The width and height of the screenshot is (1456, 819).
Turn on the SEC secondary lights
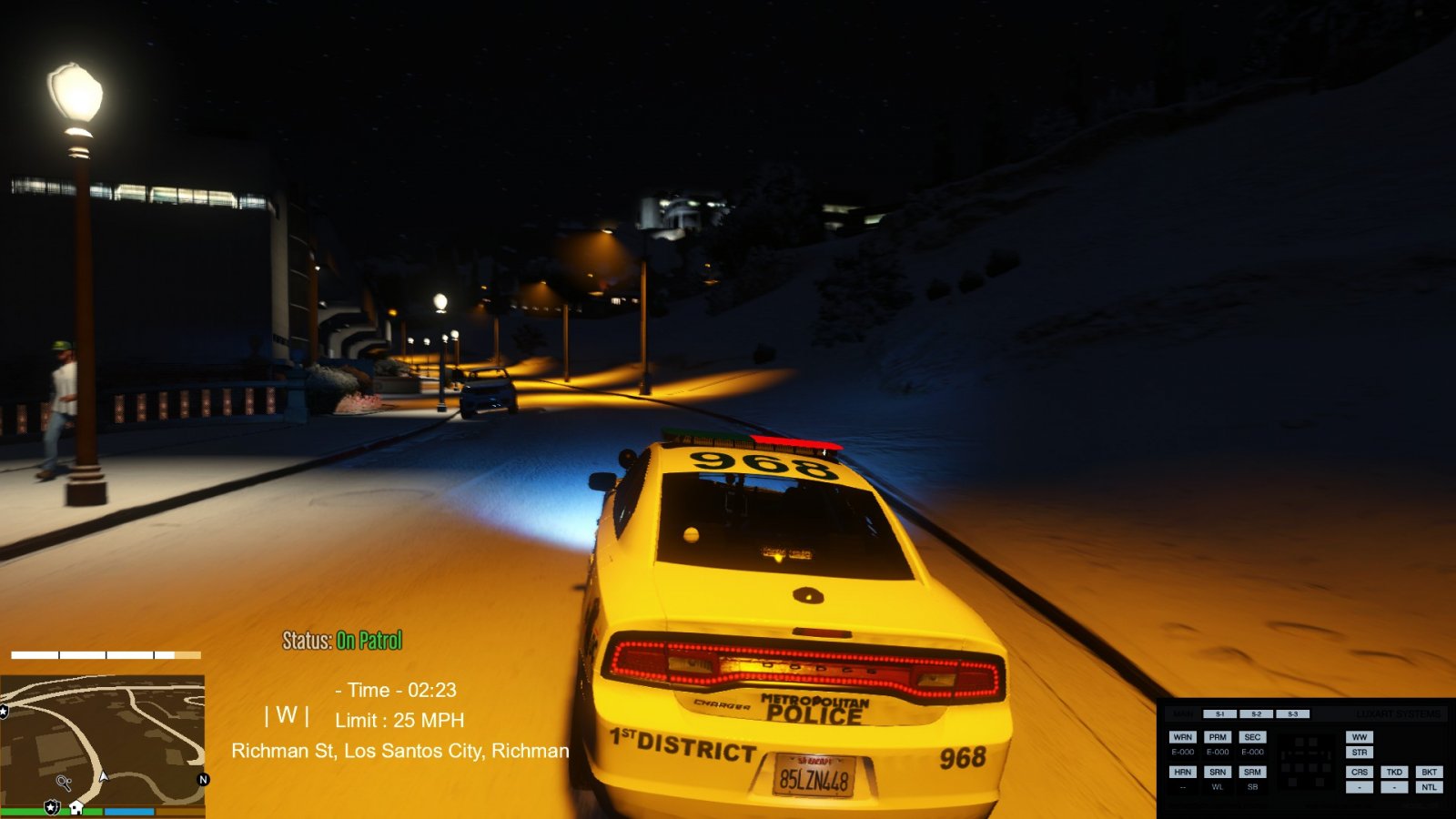(1252, 737)
